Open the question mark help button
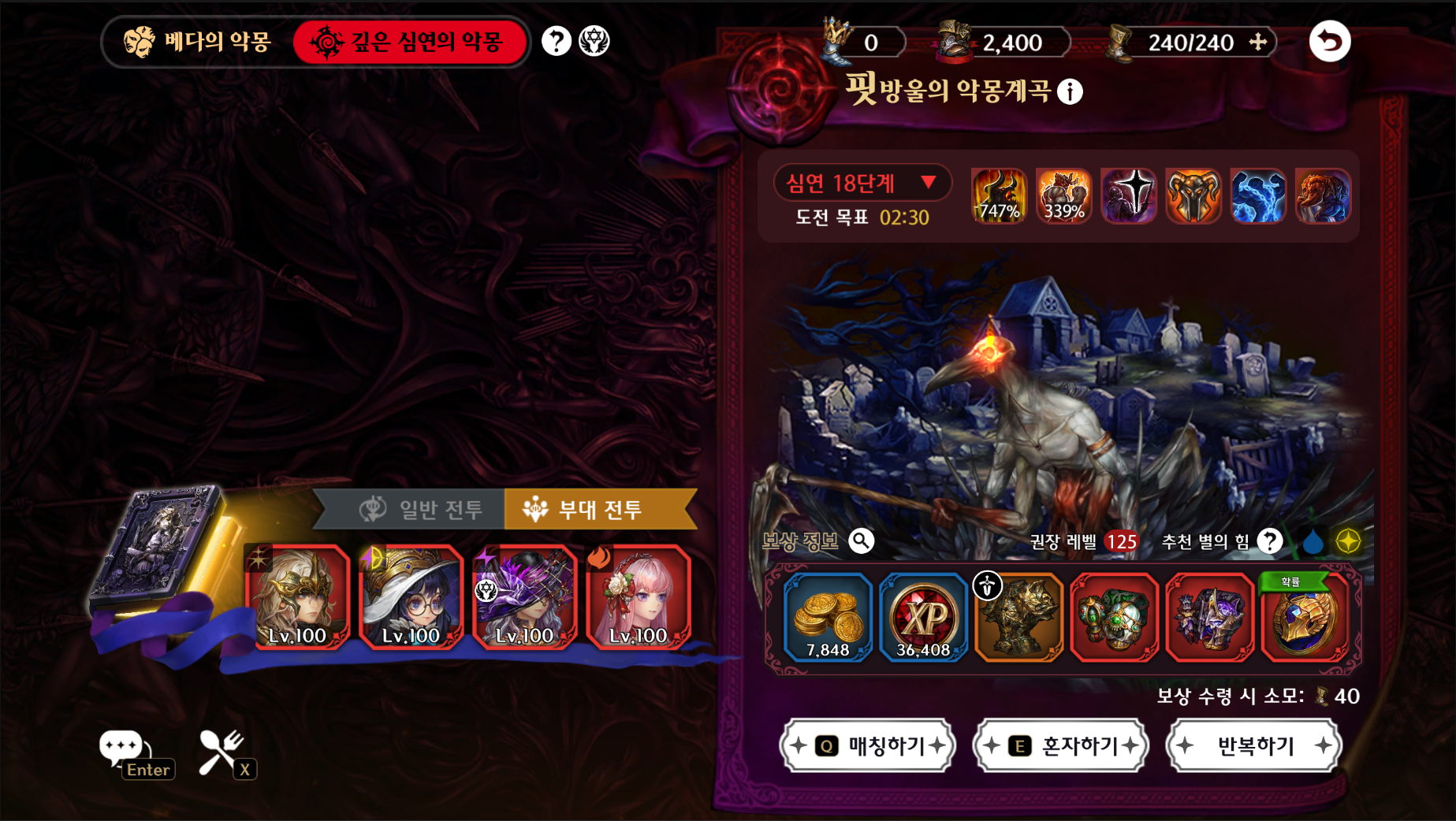Image resolution: width=1456 pixels, height=821 pixels. coord(557,41)
